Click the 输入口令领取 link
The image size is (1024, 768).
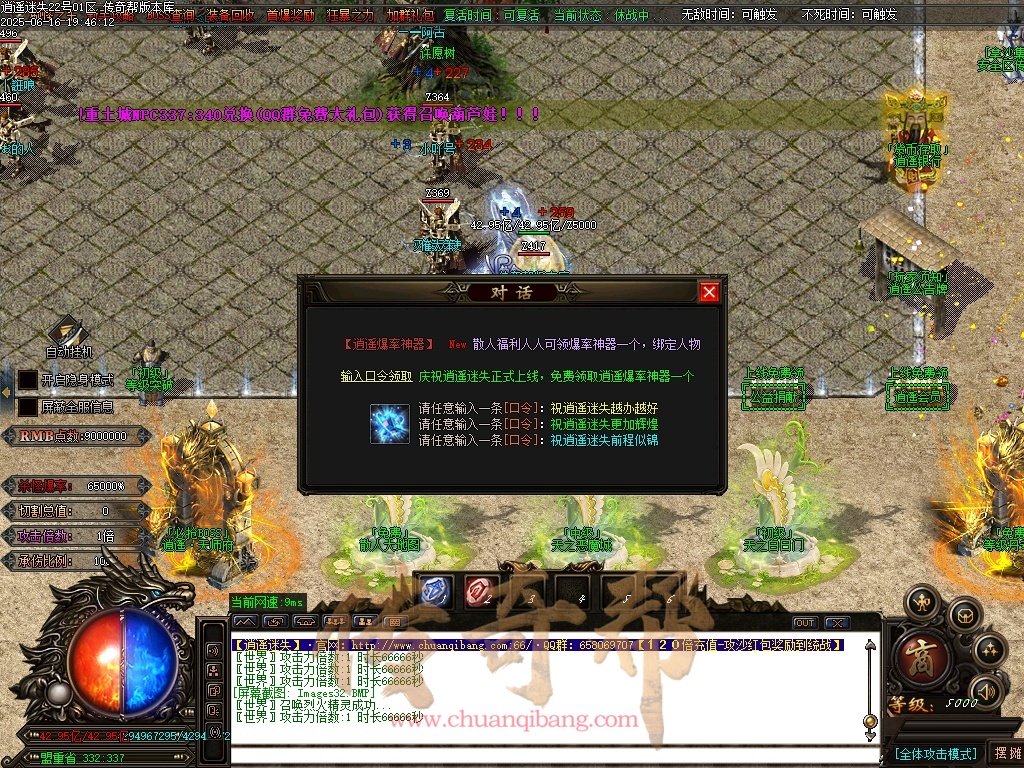(376, 377)
